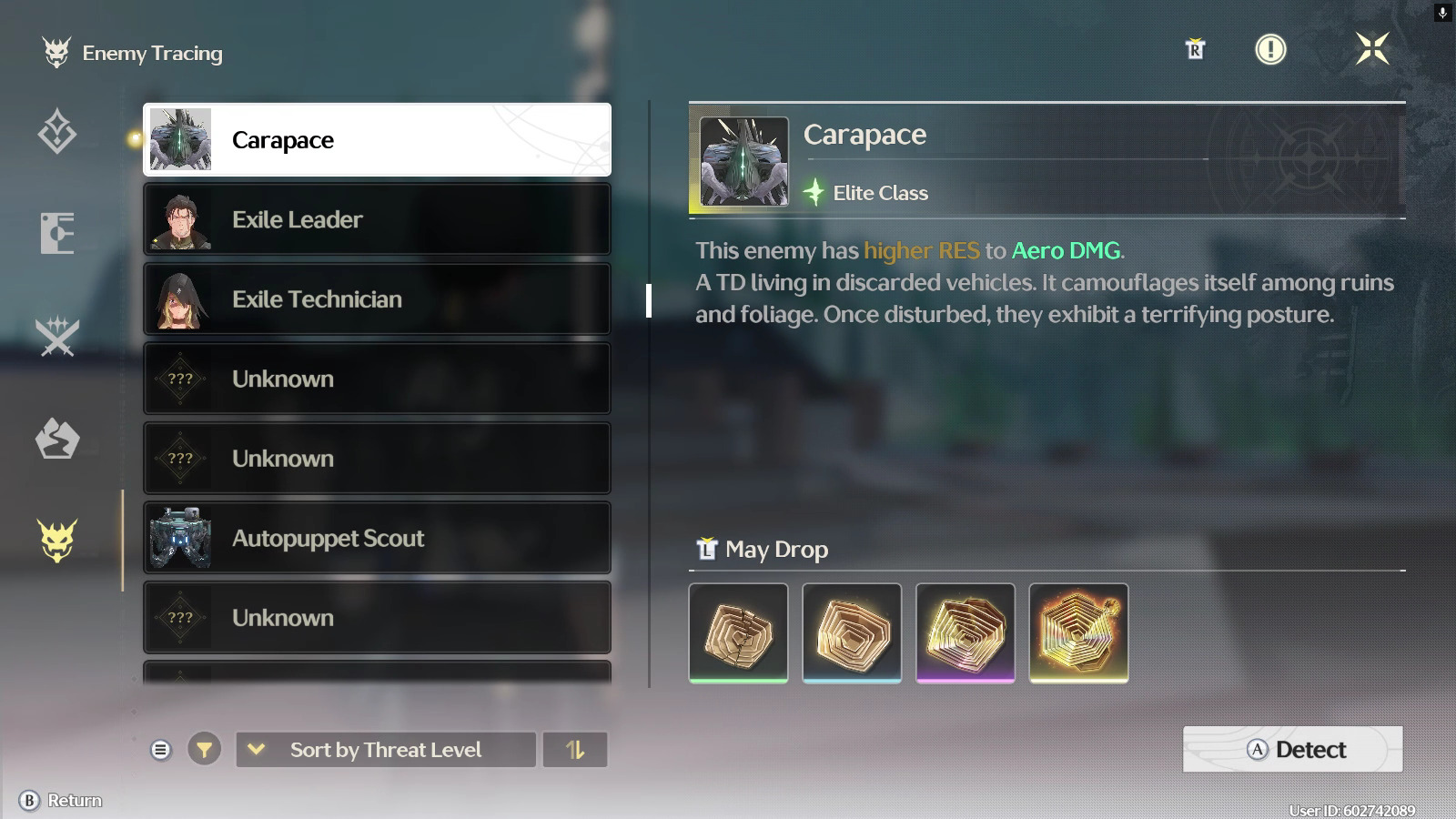Select the Carapace enemy entry
Image resolution: width=1456 pixels, height=819 pixels.
pyautogui.click(x=377, y=140)
